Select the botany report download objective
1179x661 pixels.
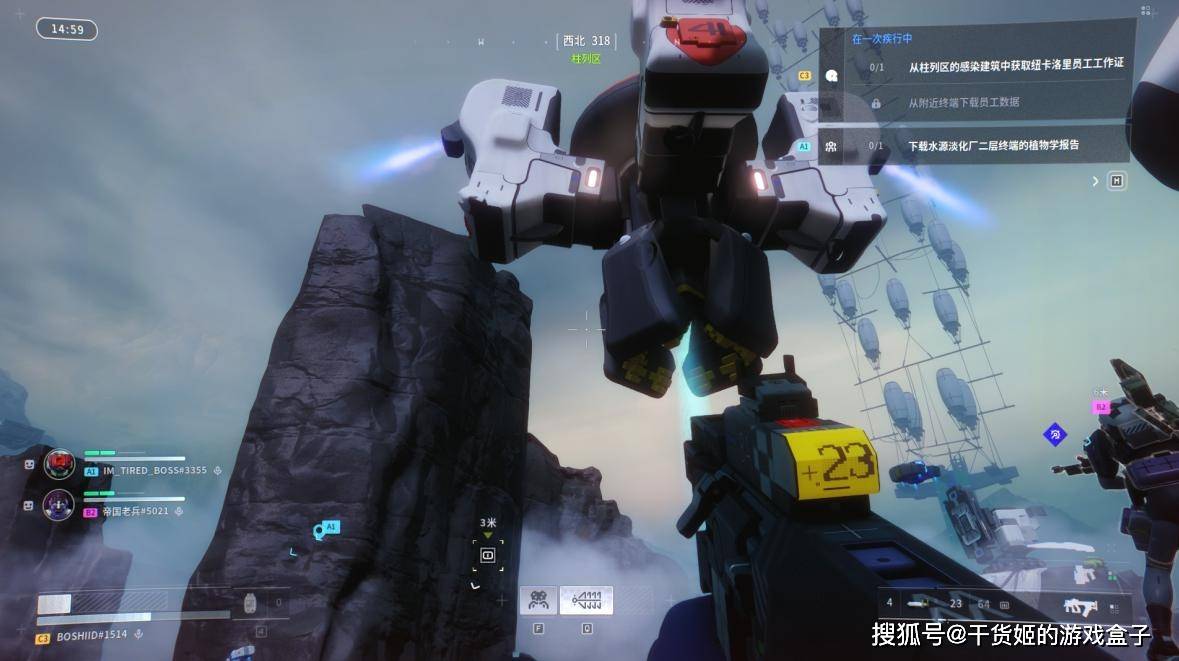(x=993, y=146)
